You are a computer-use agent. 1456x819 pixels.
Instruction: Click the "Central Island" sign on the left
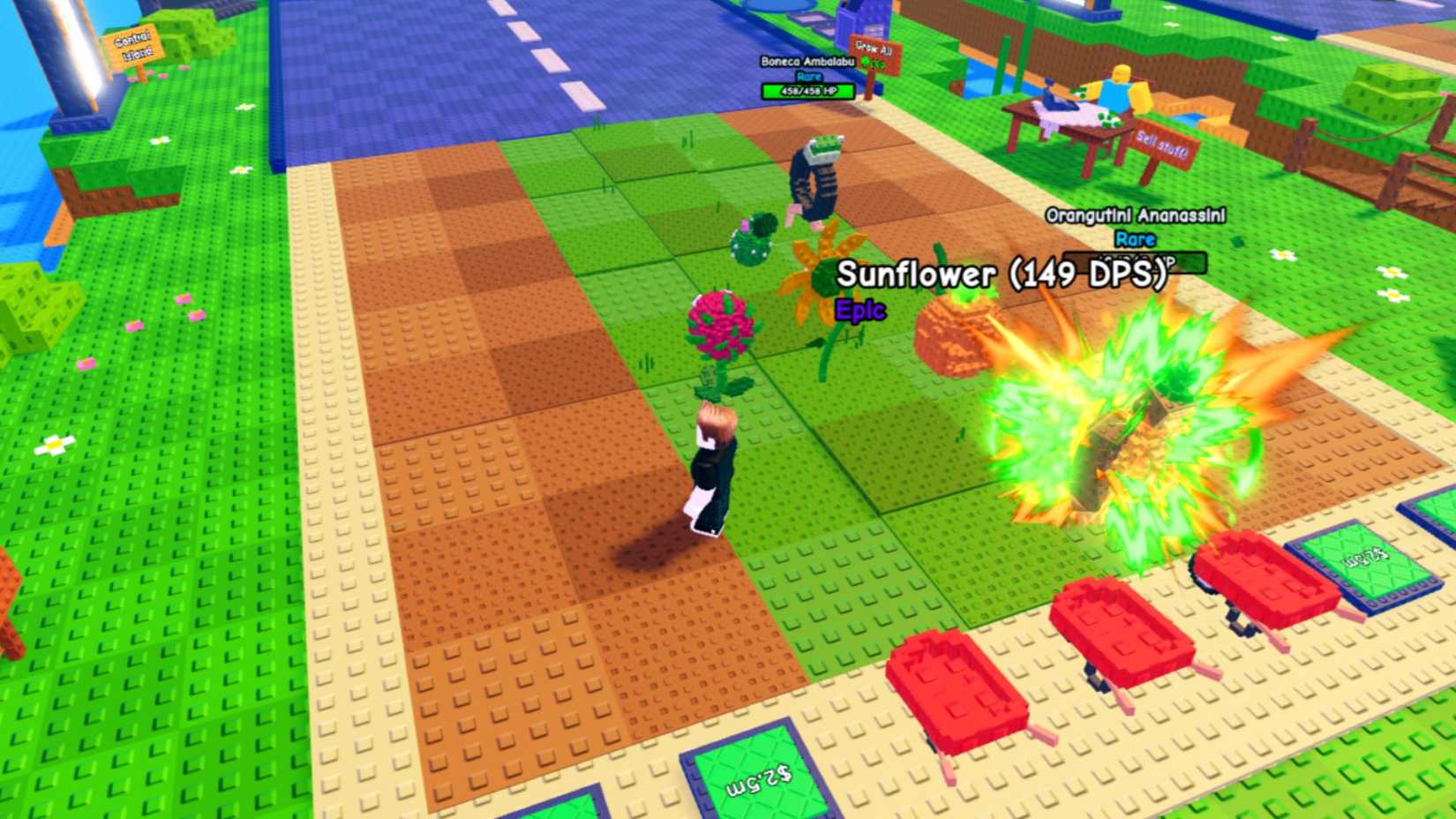tap(131, 43)
